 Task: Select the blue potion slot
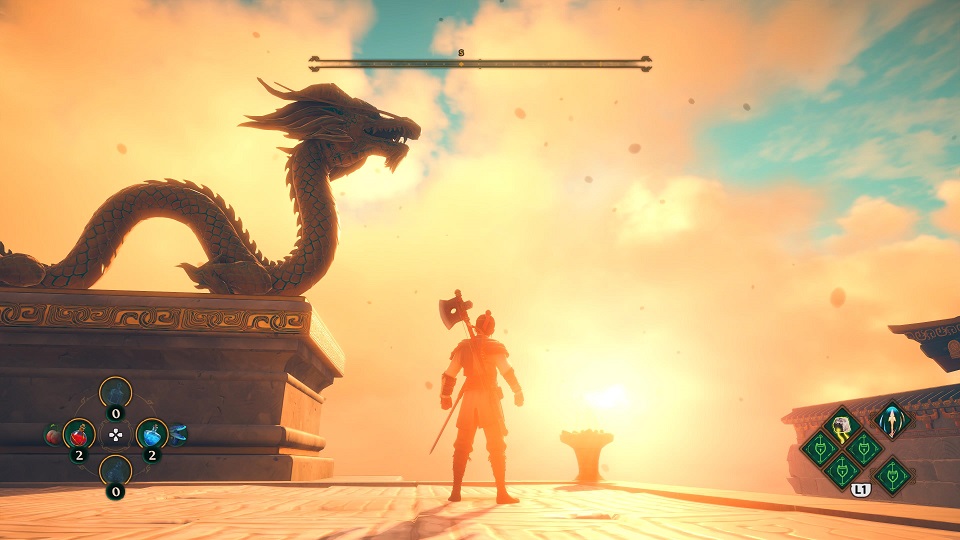151,434
